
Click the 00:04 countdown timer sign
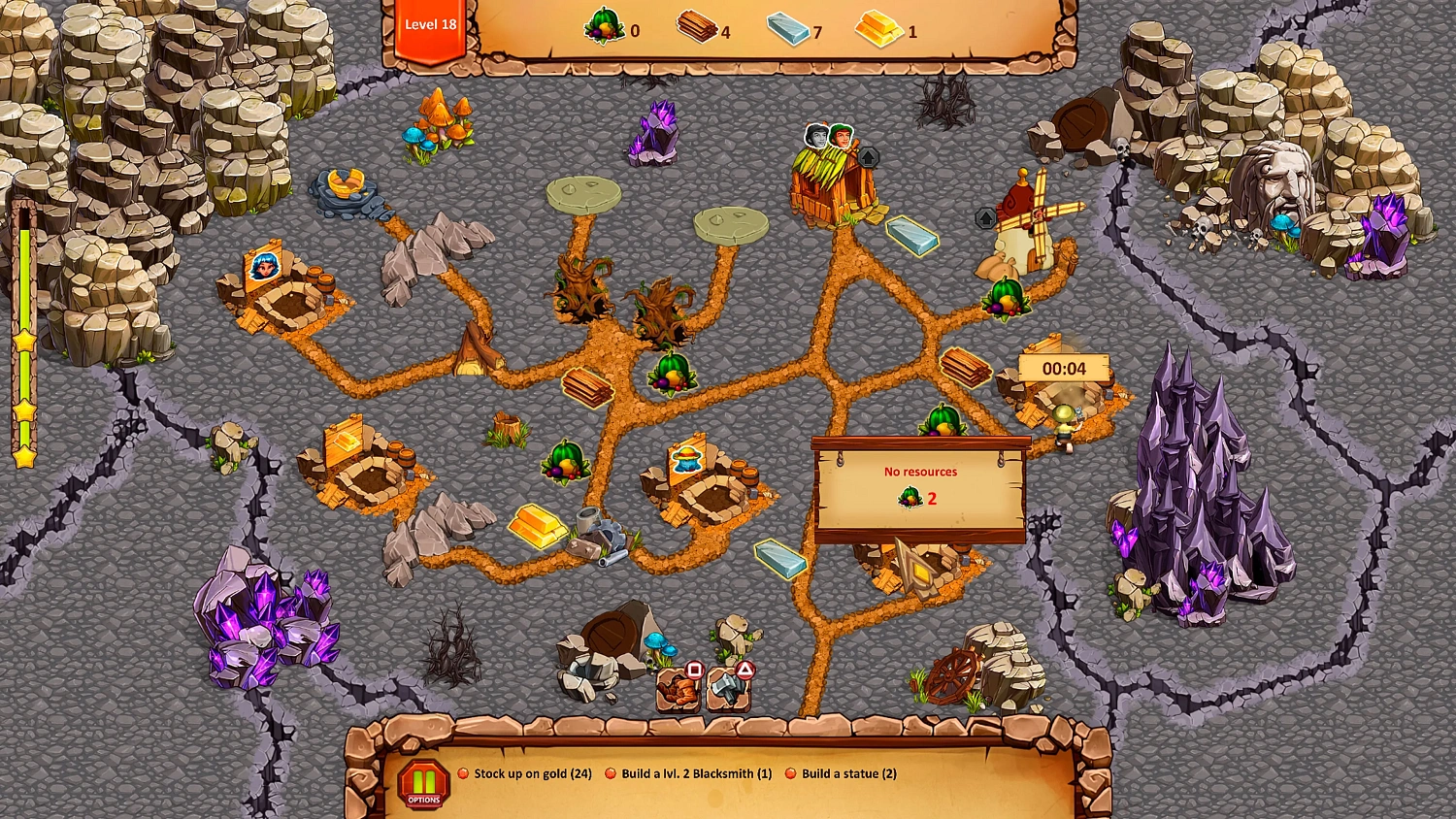(1065, 368)
